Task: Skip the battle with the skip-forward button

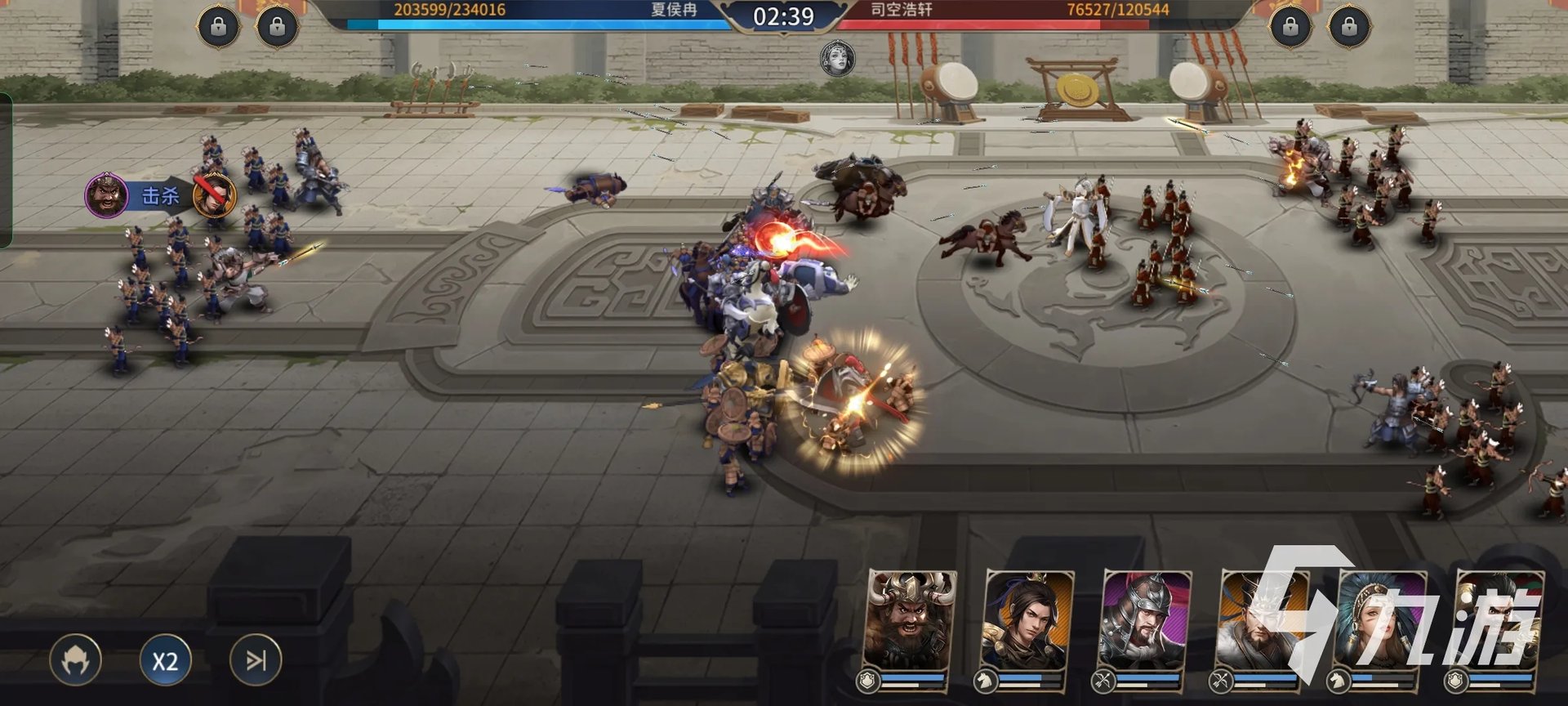Action: (256, 659)
